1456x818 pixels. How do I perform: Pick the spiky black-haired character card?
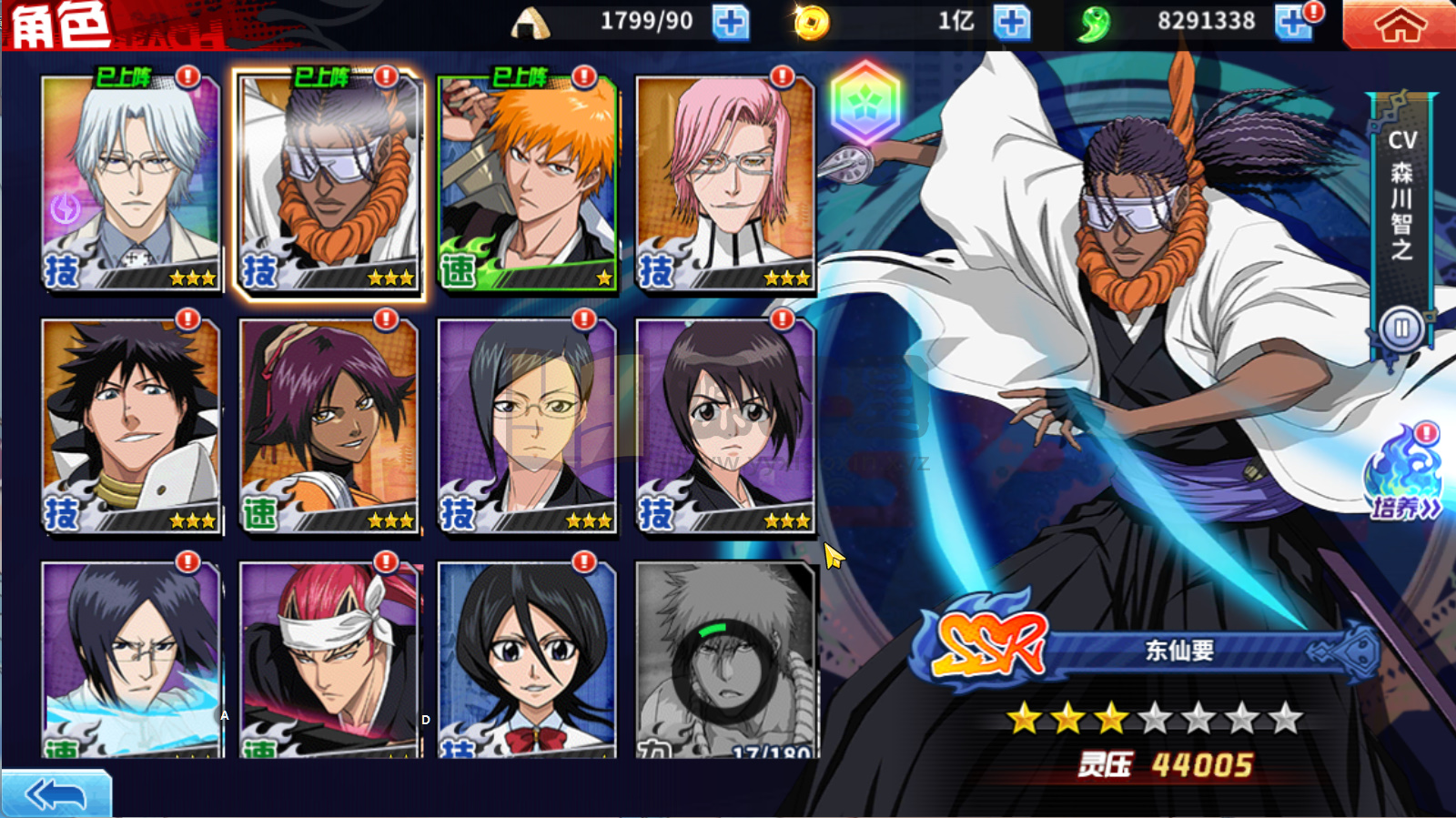[x=131, y=426]
